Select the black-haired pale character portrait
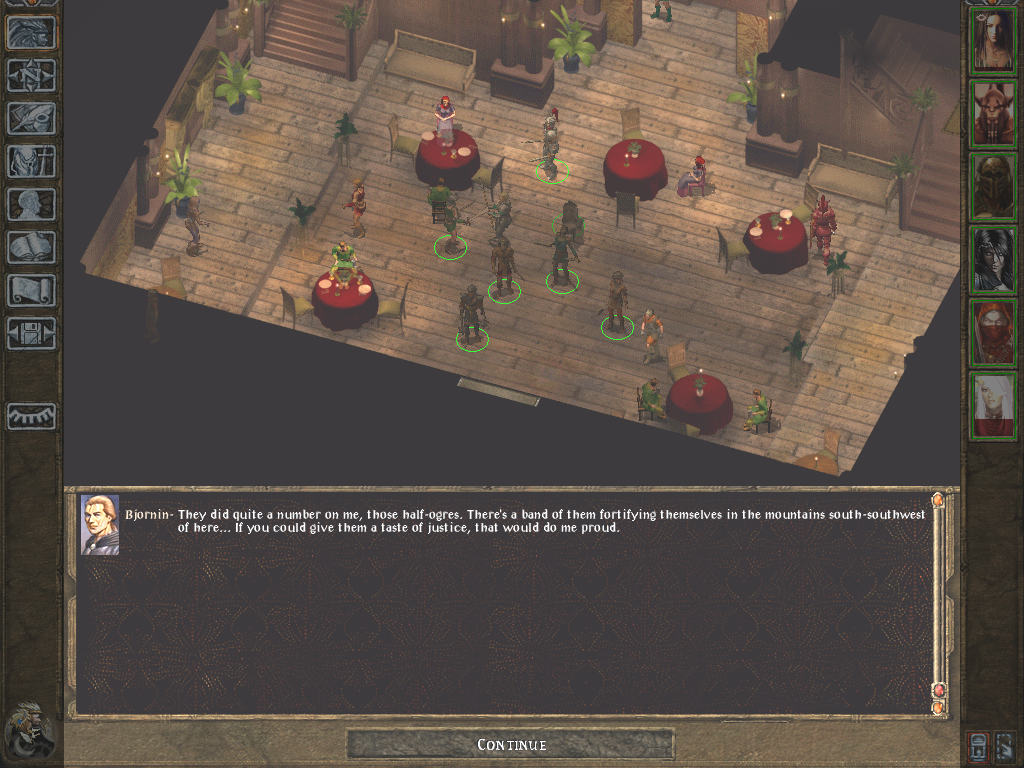 pyautogui.click(x=993, y=259)
